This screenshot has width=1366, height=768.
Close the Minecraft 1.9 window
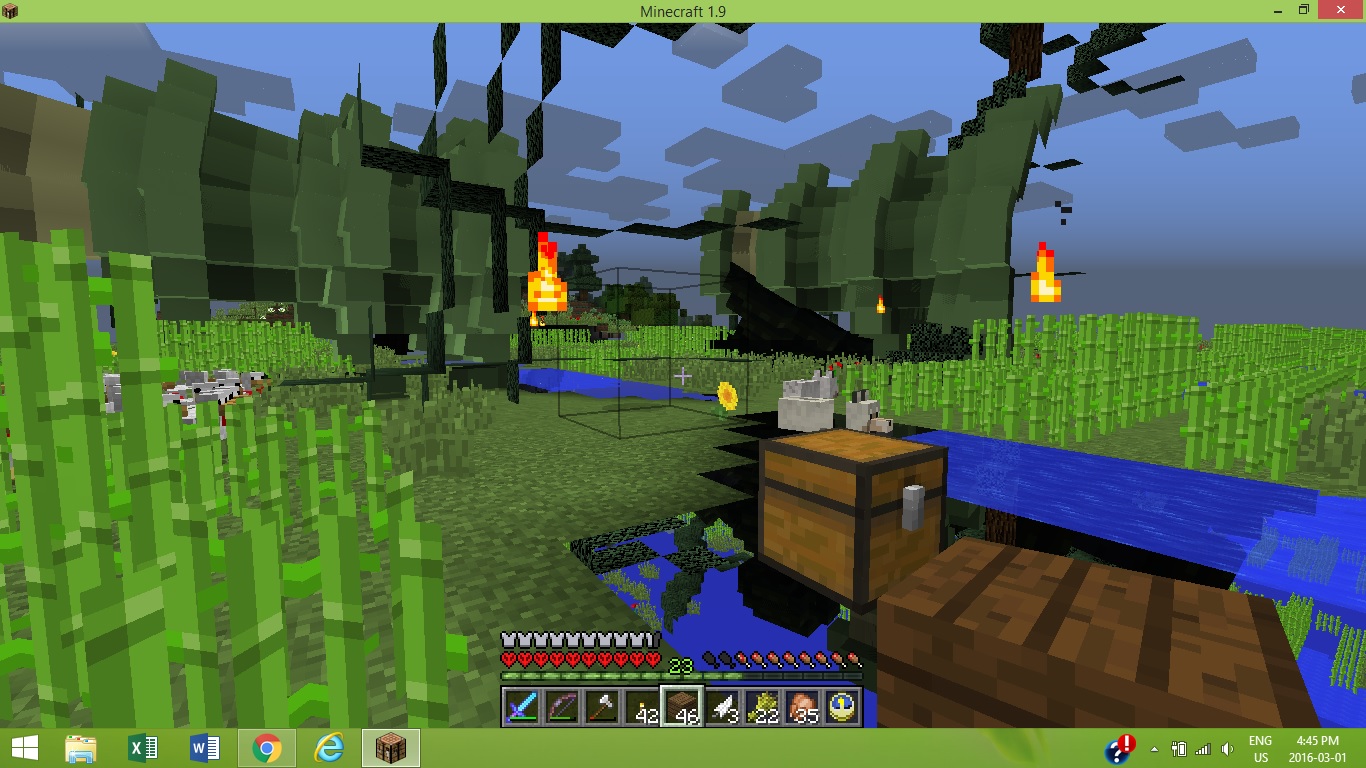tap(1343, 10)
